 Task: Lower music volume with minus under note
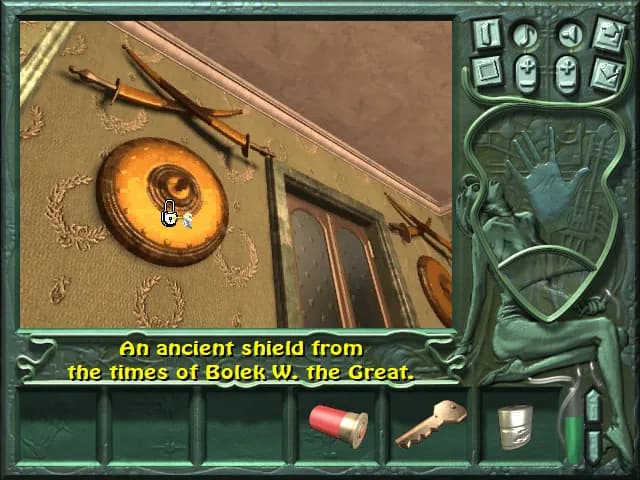click(525, 82)
